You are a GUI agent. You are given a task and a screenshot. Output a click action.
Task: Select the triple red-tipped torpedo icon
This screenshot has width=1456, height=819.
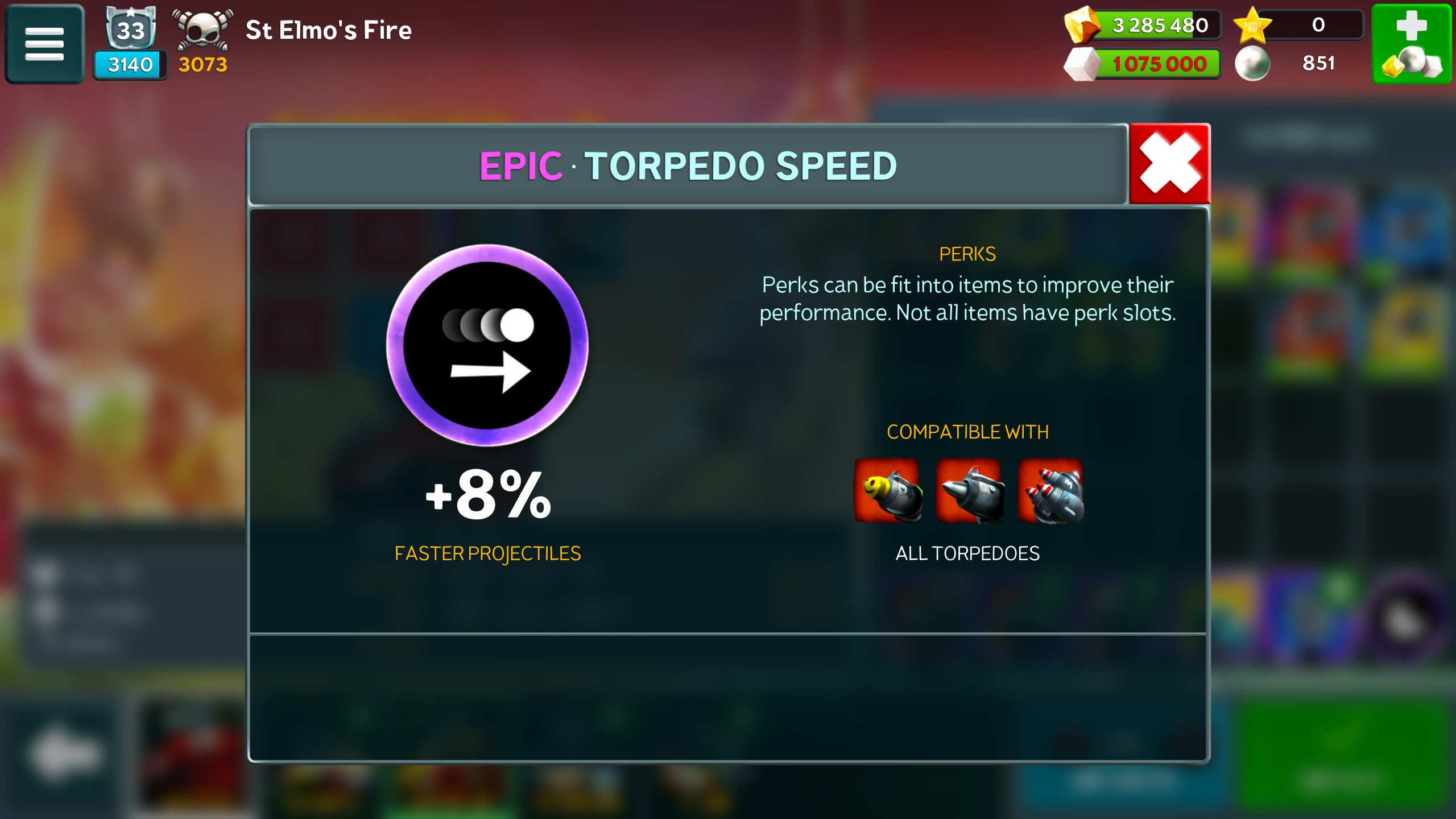pyautogui.click(x=1051, y=490)
